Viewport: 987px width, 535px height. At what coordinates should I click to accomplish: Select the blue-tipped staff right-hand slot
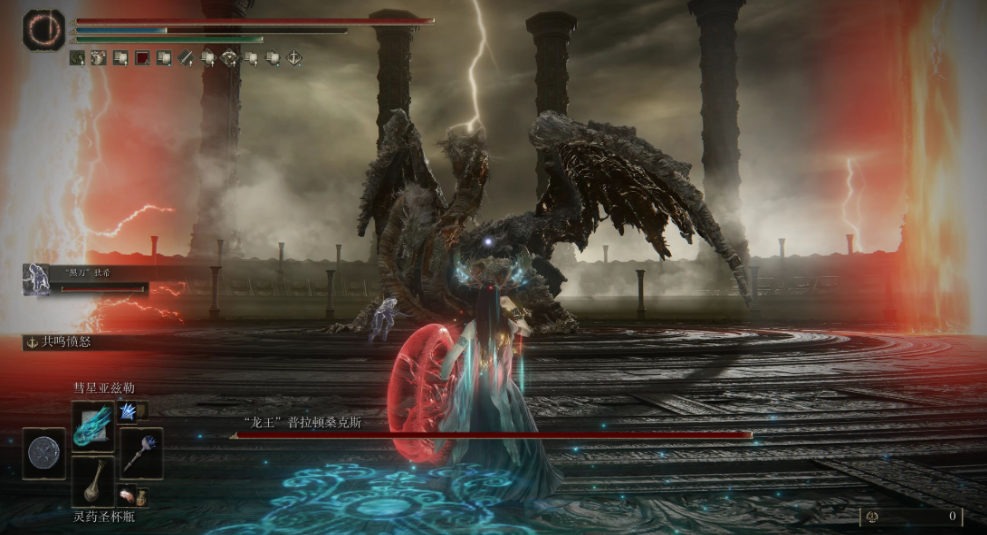point(141,452)
